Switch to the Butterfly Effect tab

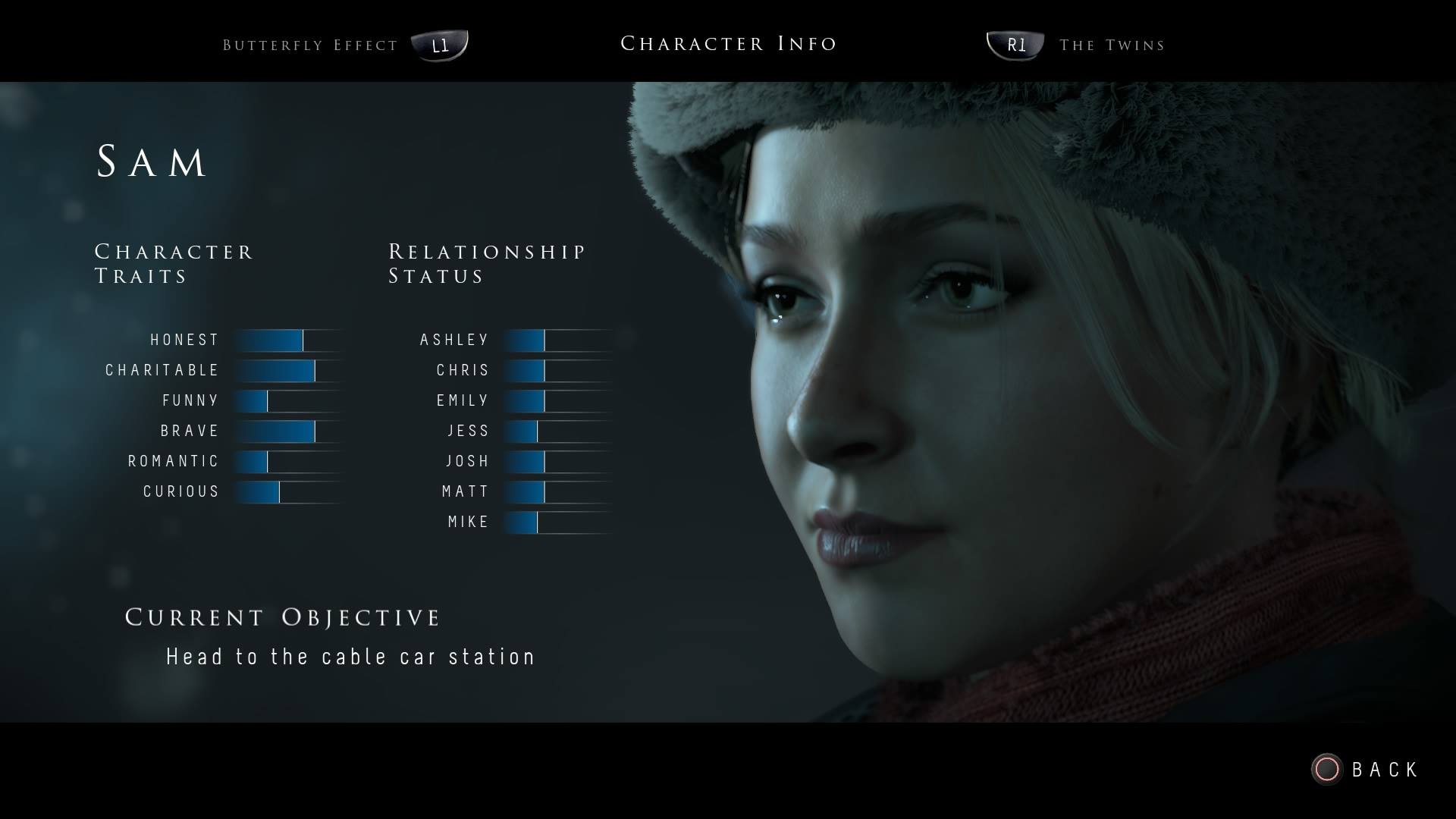click(311, 45)
